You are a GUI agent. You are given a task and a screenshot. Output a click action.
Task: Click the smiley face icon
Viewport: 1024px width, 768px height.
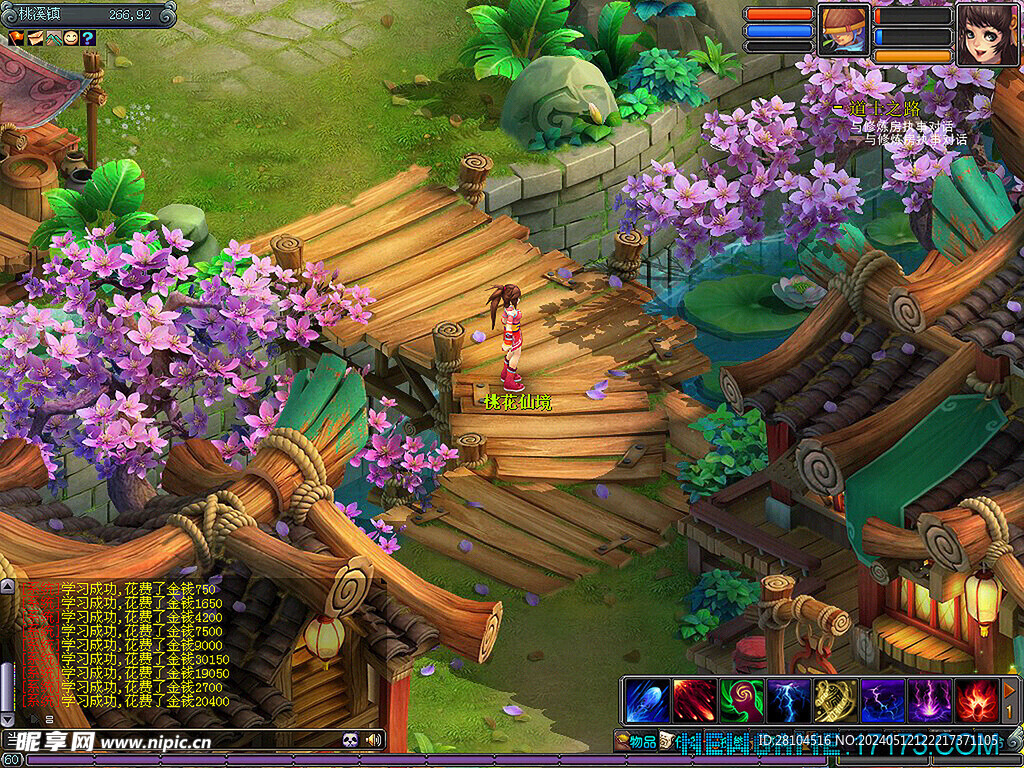tap(70, 38)
